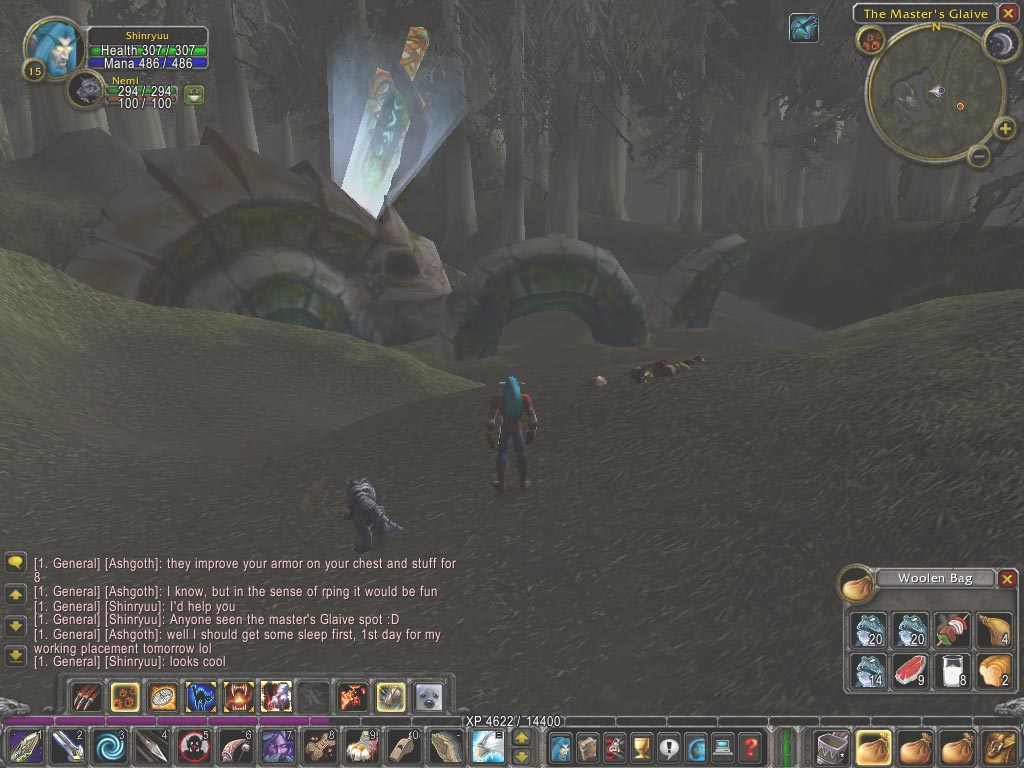Image resolution: width=1024 pixels, height=768 pixels.
Task: Open the red question mark help button
Action: coord(749,746)
